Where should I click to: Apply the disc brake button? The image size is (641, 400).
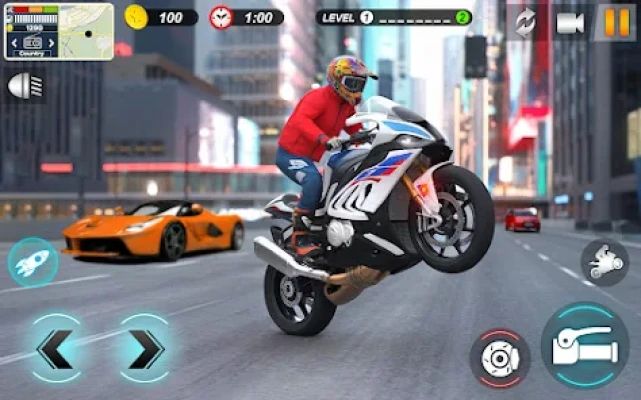pyautogui.click(x=499, y=357)
